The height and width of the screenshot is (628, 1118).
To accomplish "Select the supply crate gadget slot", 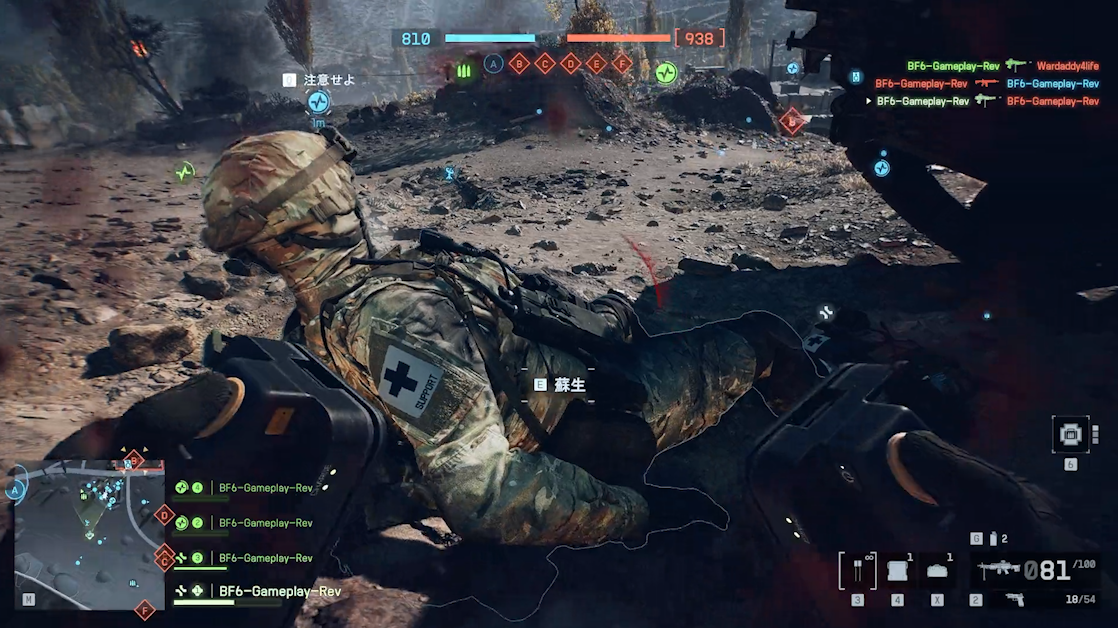I will 897,571.
